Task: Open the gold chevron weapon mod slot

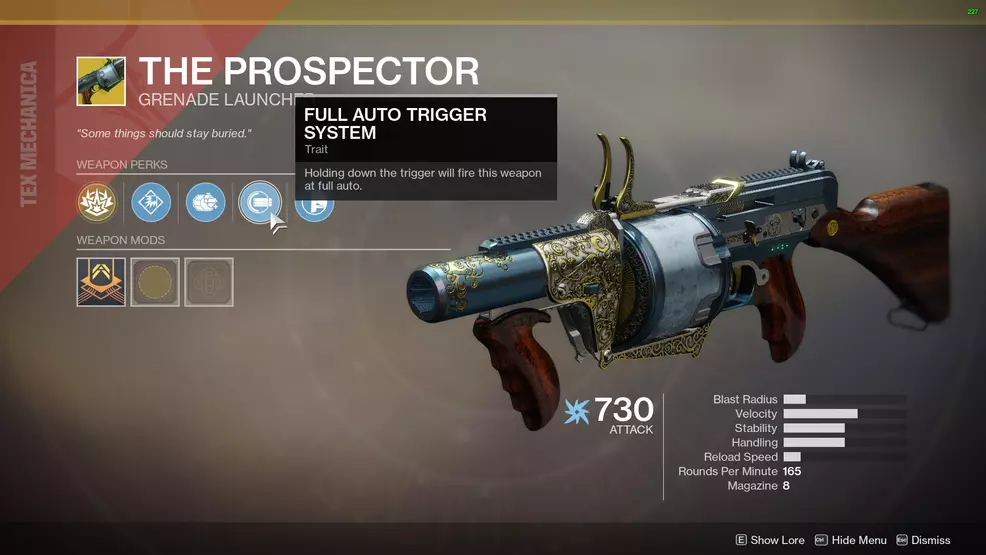Action: 101,282
